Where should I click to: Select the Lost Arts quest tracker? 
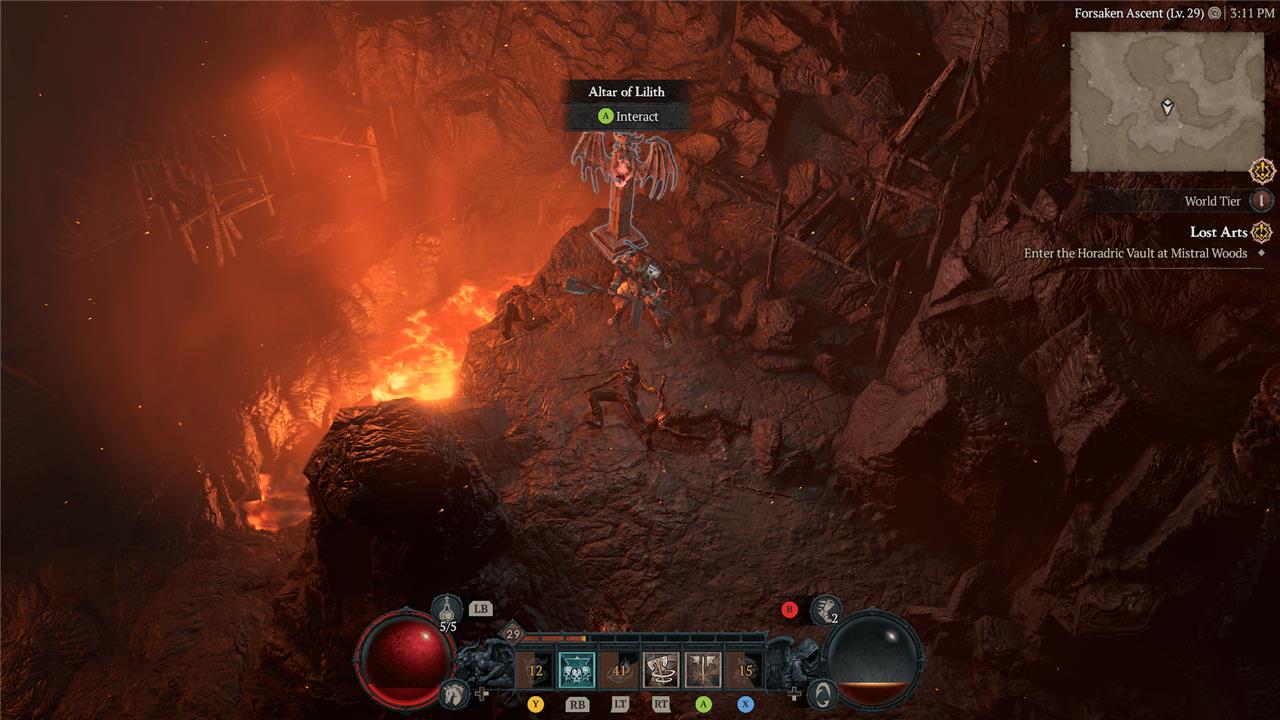pos(1219,232)
